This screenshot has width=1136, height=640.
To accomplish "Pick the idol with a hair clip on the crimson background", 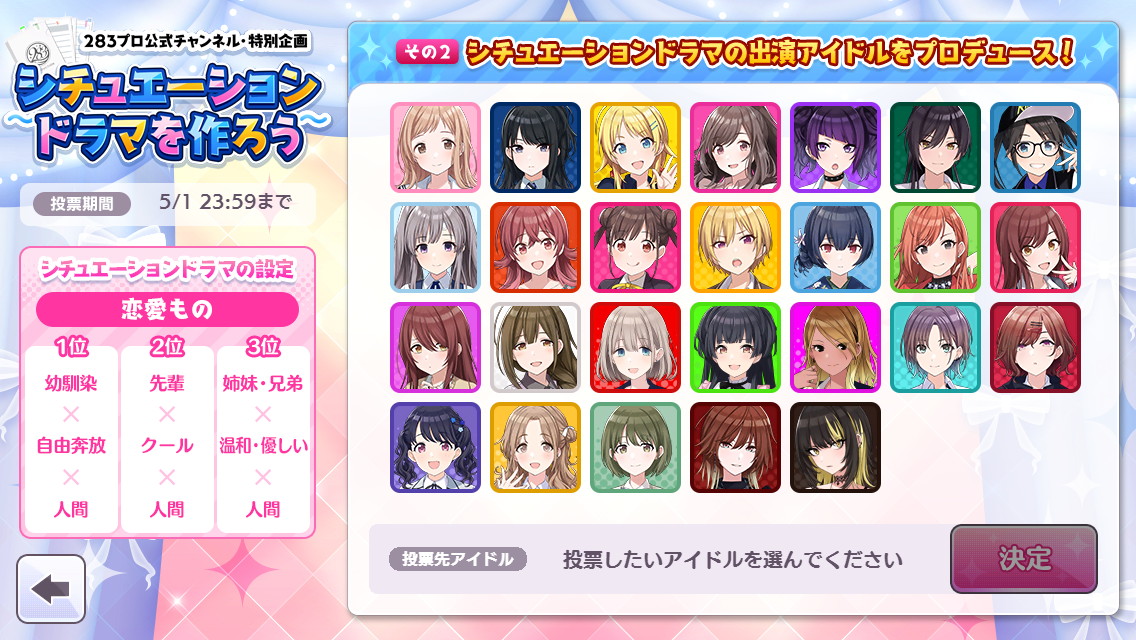I will (x=1035, y=347).
